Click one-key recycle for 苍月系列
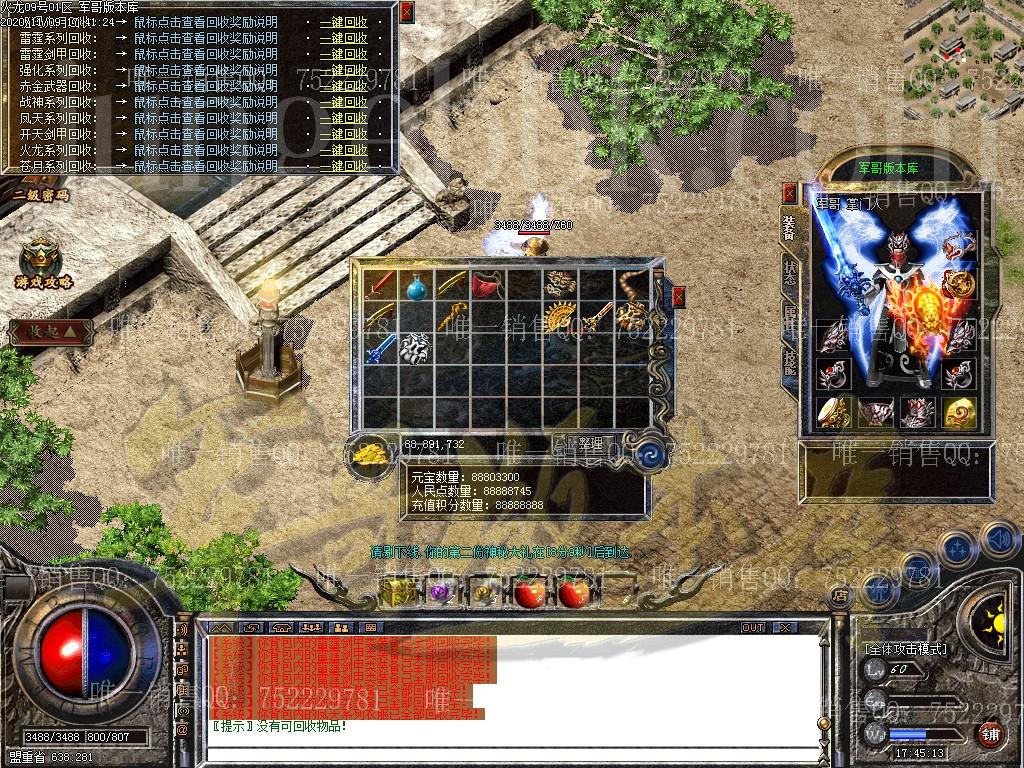Screen dimensions: 1024x768 [343, 166]
